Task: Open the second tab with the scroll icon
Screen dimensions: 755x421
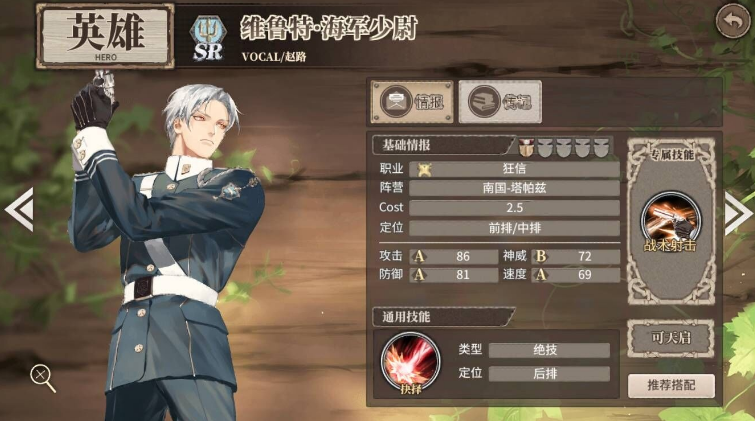Action: (x=499, y=102)
